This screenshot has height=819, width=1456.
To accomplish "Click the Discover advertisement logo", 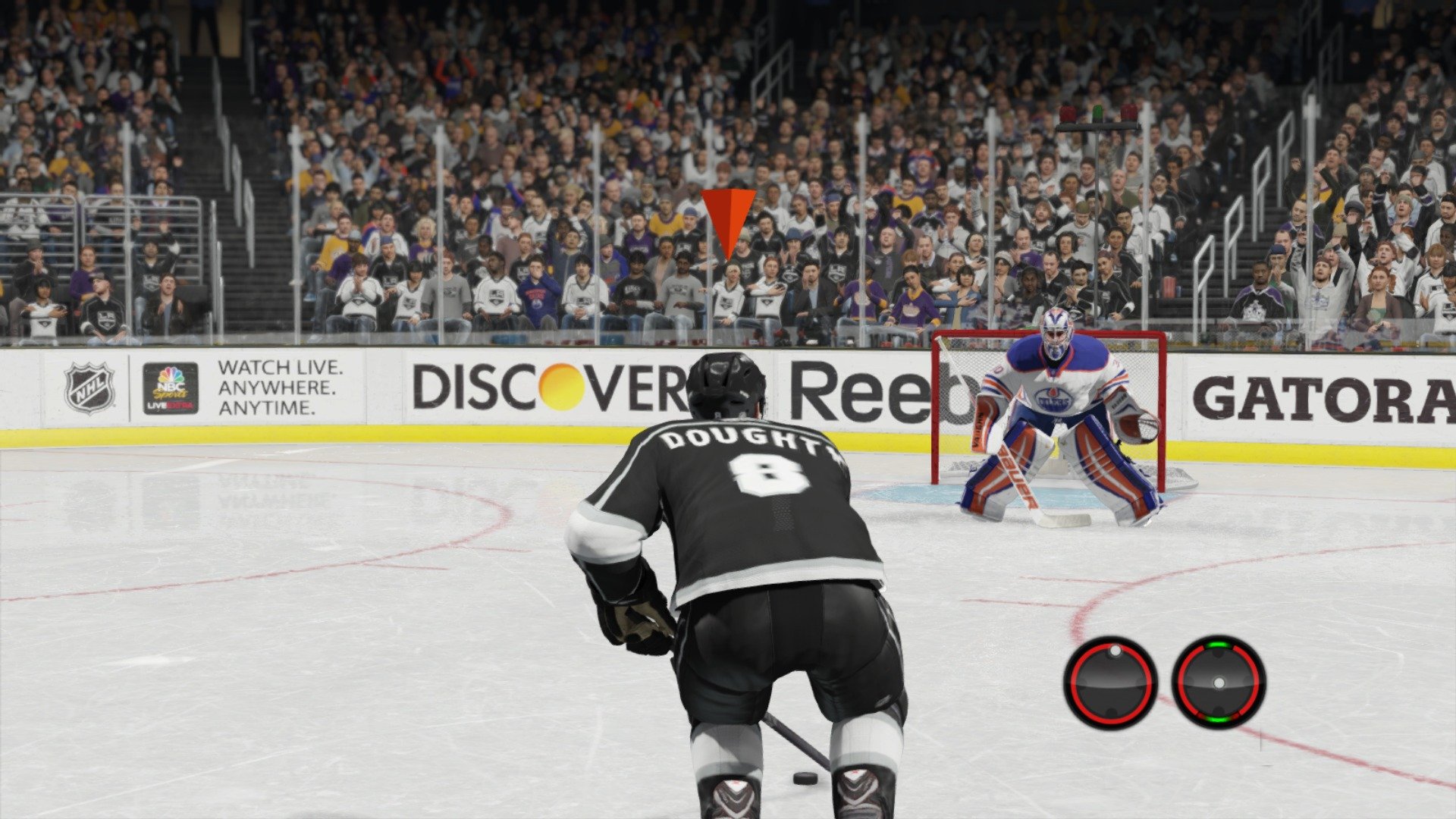I will (548, 387).
